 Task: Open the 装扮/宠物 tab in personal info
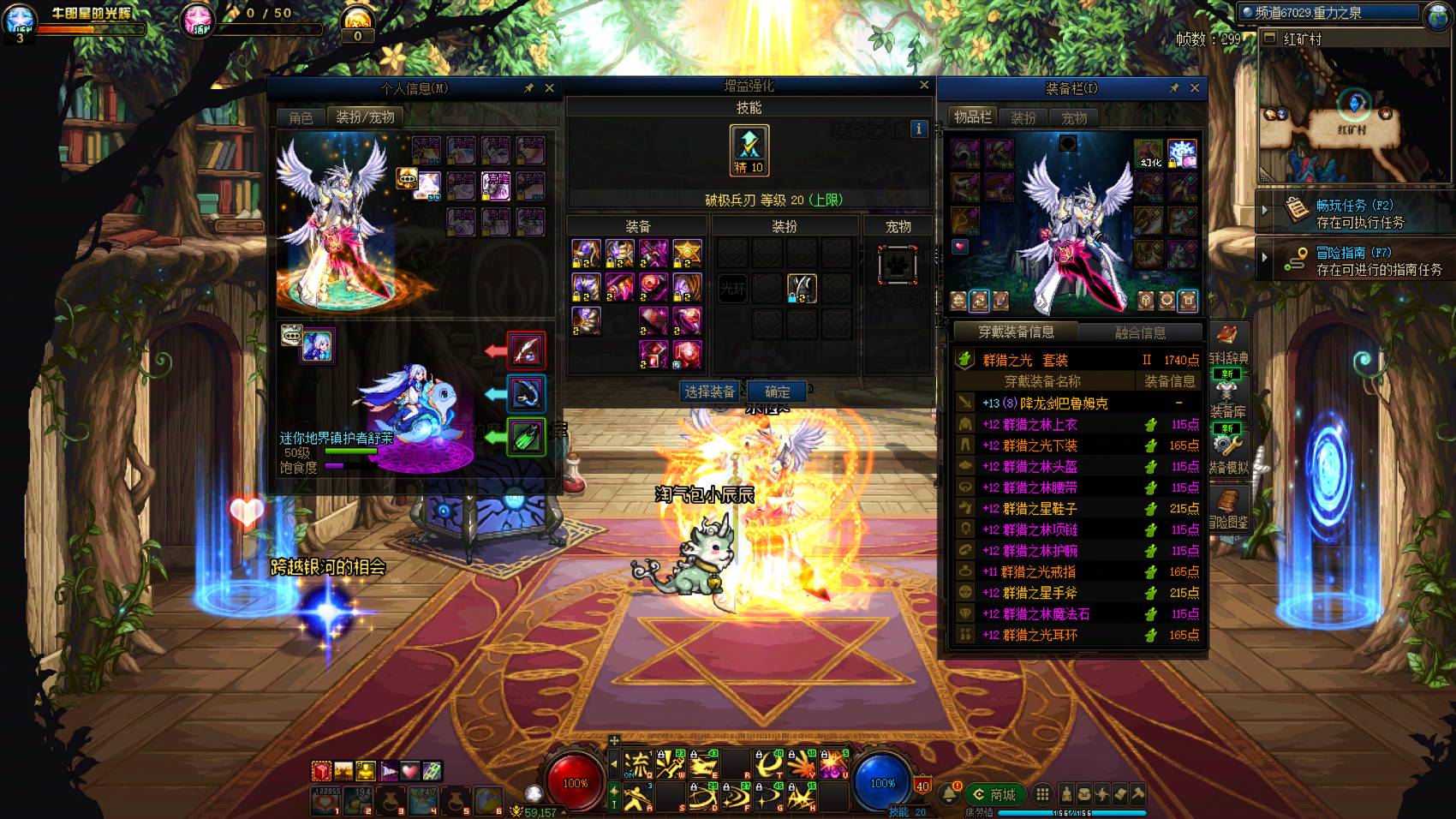[365, 117]
